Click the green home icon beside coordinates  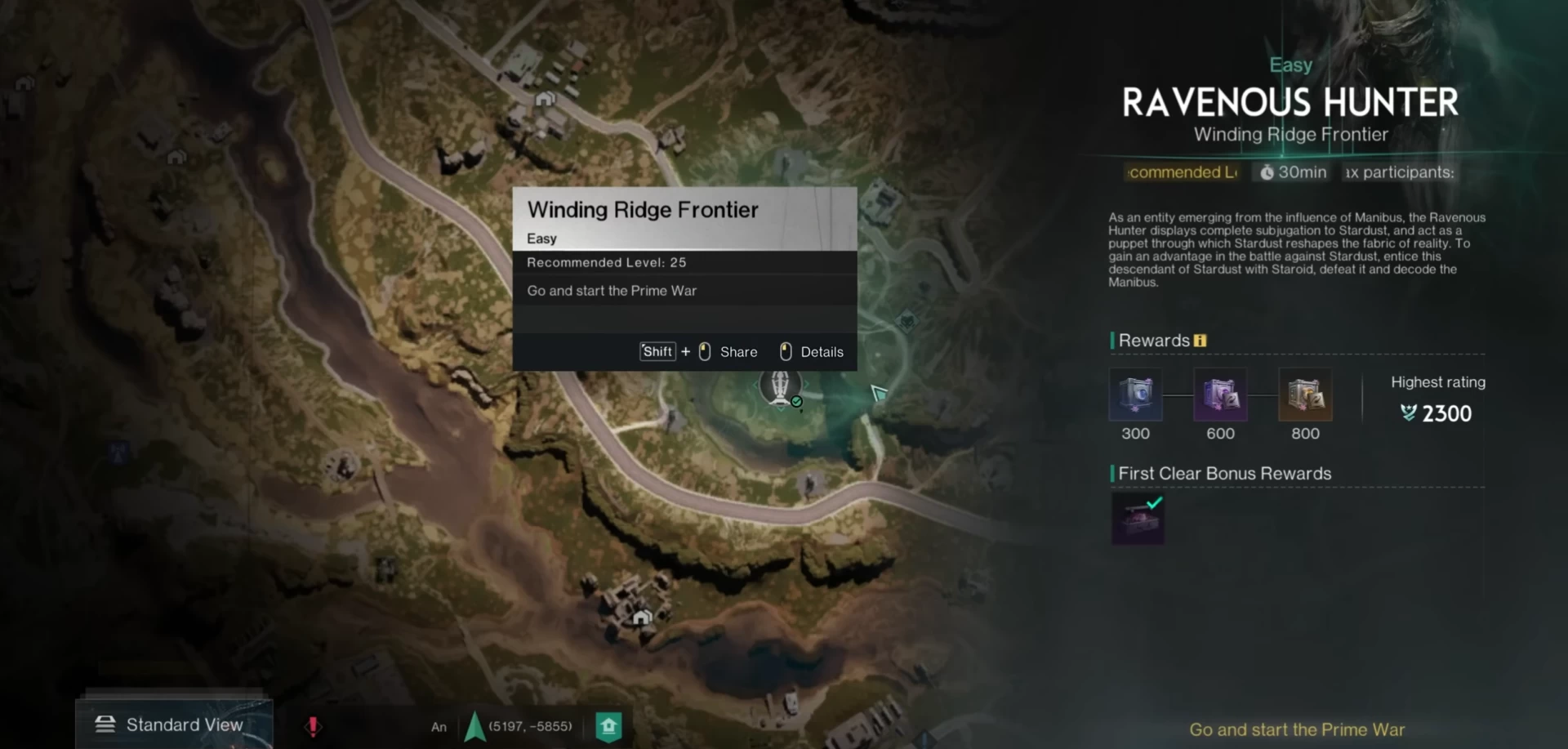pos(608,726)
